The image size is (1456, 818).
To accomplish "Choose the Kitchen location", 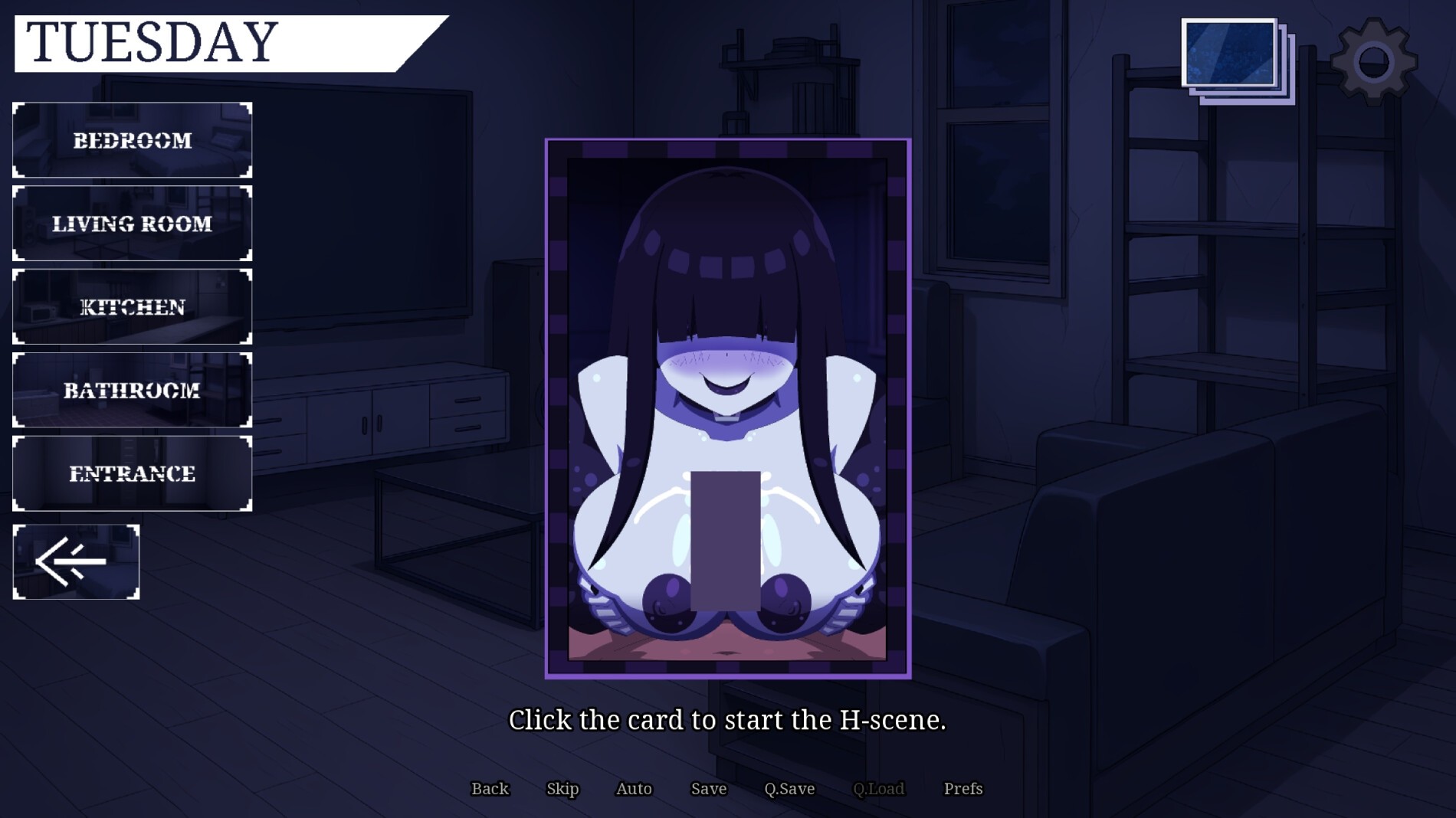I will tap(132, 307).
